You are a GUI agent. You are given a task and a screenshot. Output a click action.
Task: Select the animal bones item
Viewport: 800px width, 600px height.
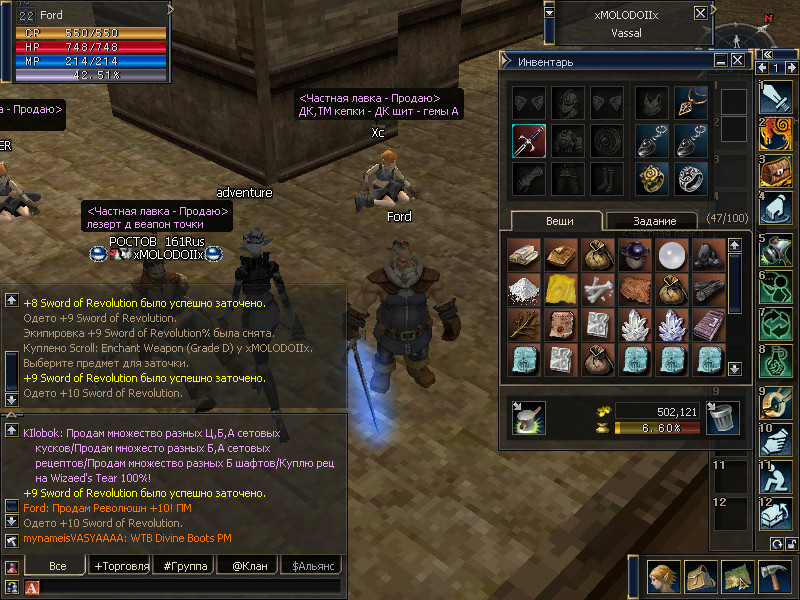(x=596, y=291)
